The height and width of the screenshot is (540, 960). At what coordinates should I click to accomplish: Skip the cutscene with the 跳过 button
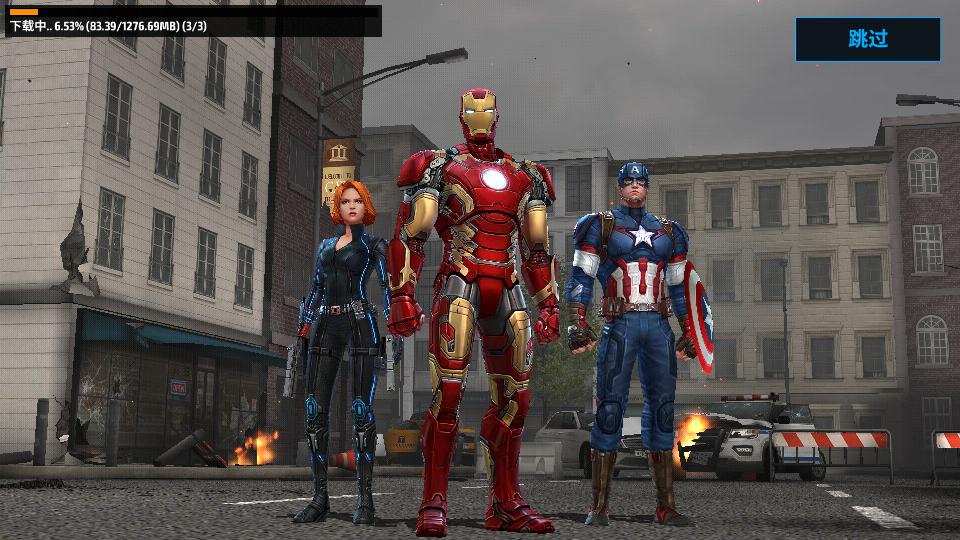[x=867, y=39]
